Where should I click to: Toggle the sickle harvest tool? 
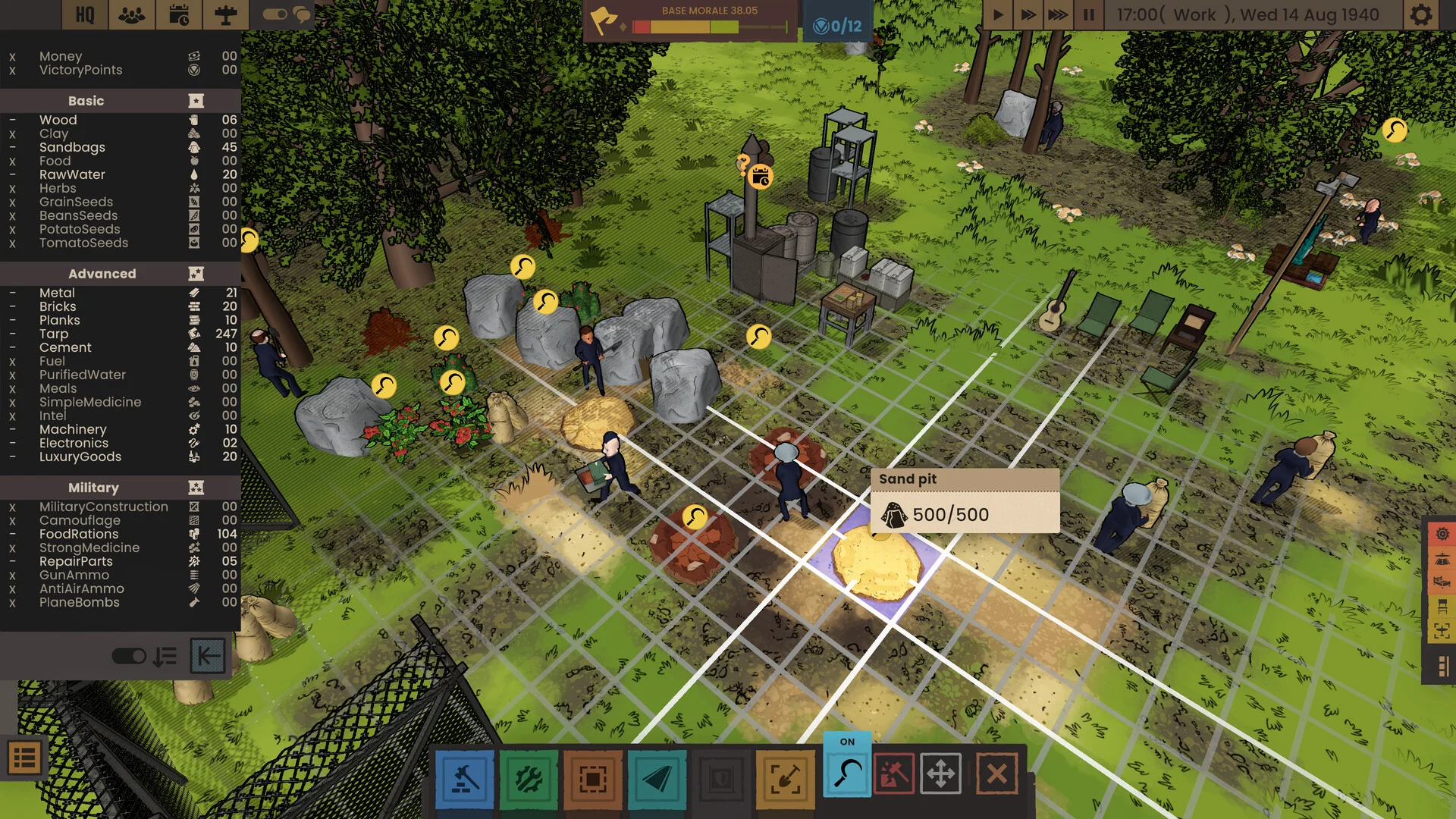click(847, 773)
